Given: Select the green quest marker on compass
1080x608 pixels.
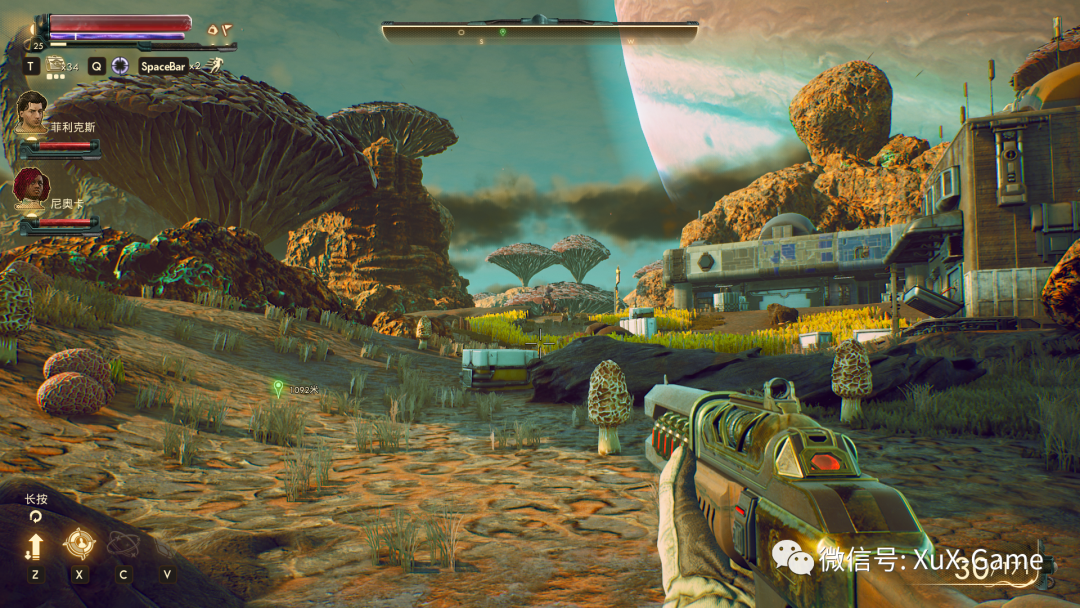Looking at the screenshot, I should click(503, 32).
